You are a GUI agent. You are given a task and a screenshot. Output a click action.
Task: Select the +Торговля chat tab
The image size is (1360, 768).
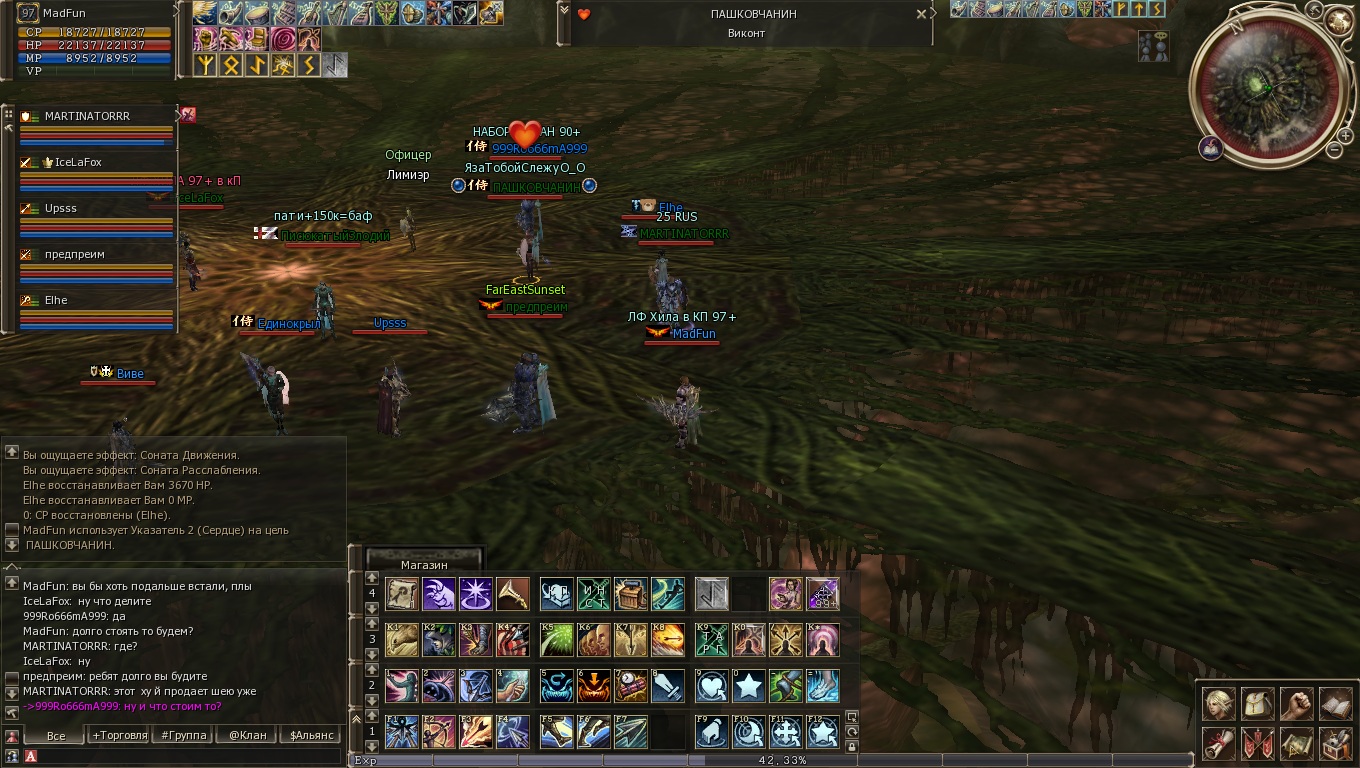118,735
